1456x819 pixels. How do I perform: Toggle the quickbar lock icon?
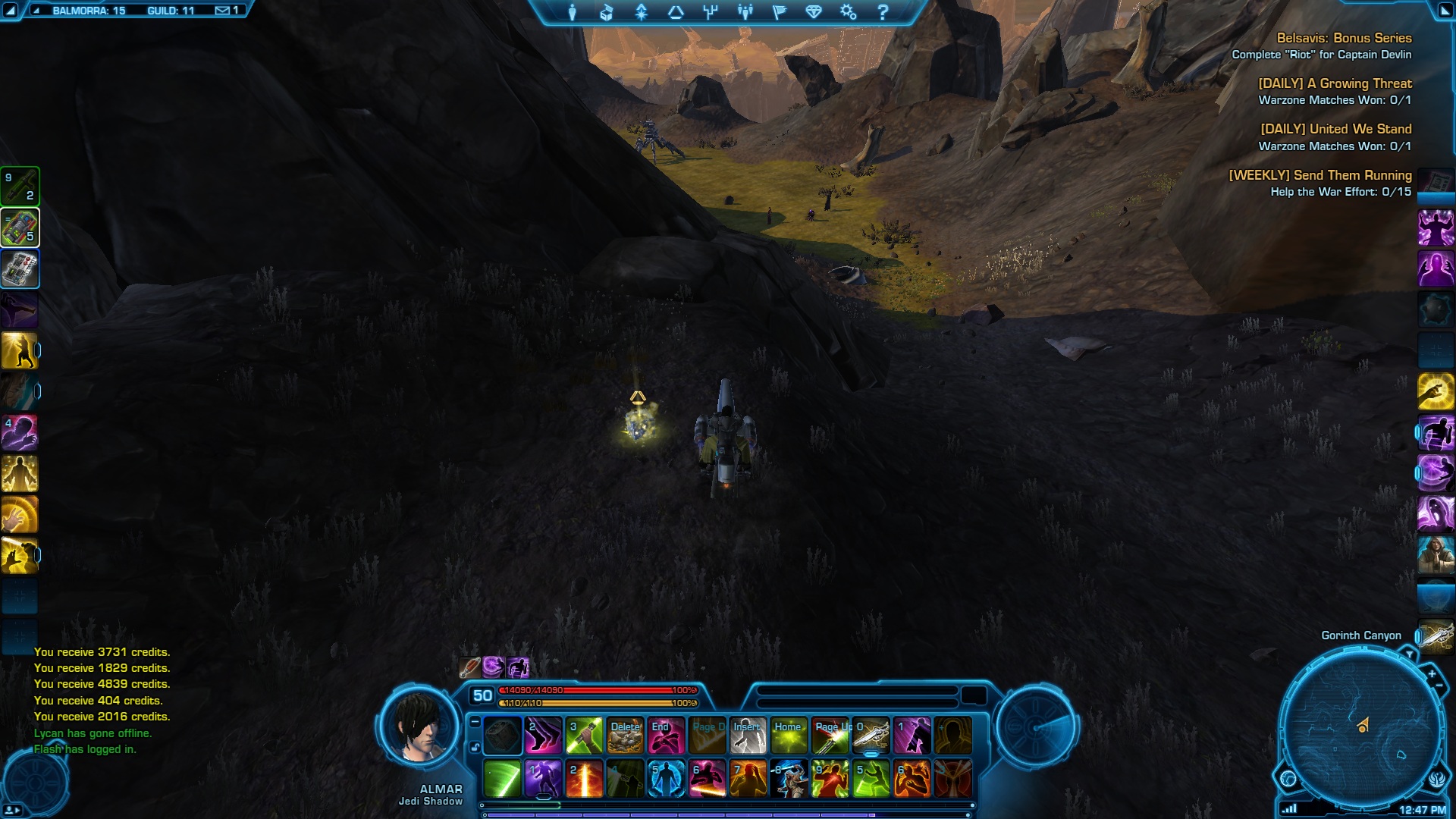(x=475, y=747)
